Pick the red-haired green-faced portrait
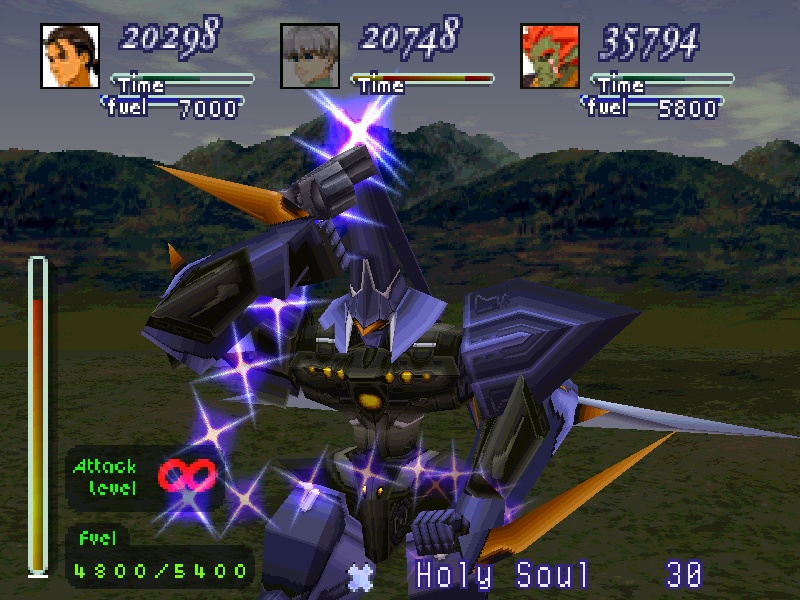Image resolution: width=800 pixels, height=600 pixels. (550, 55)
